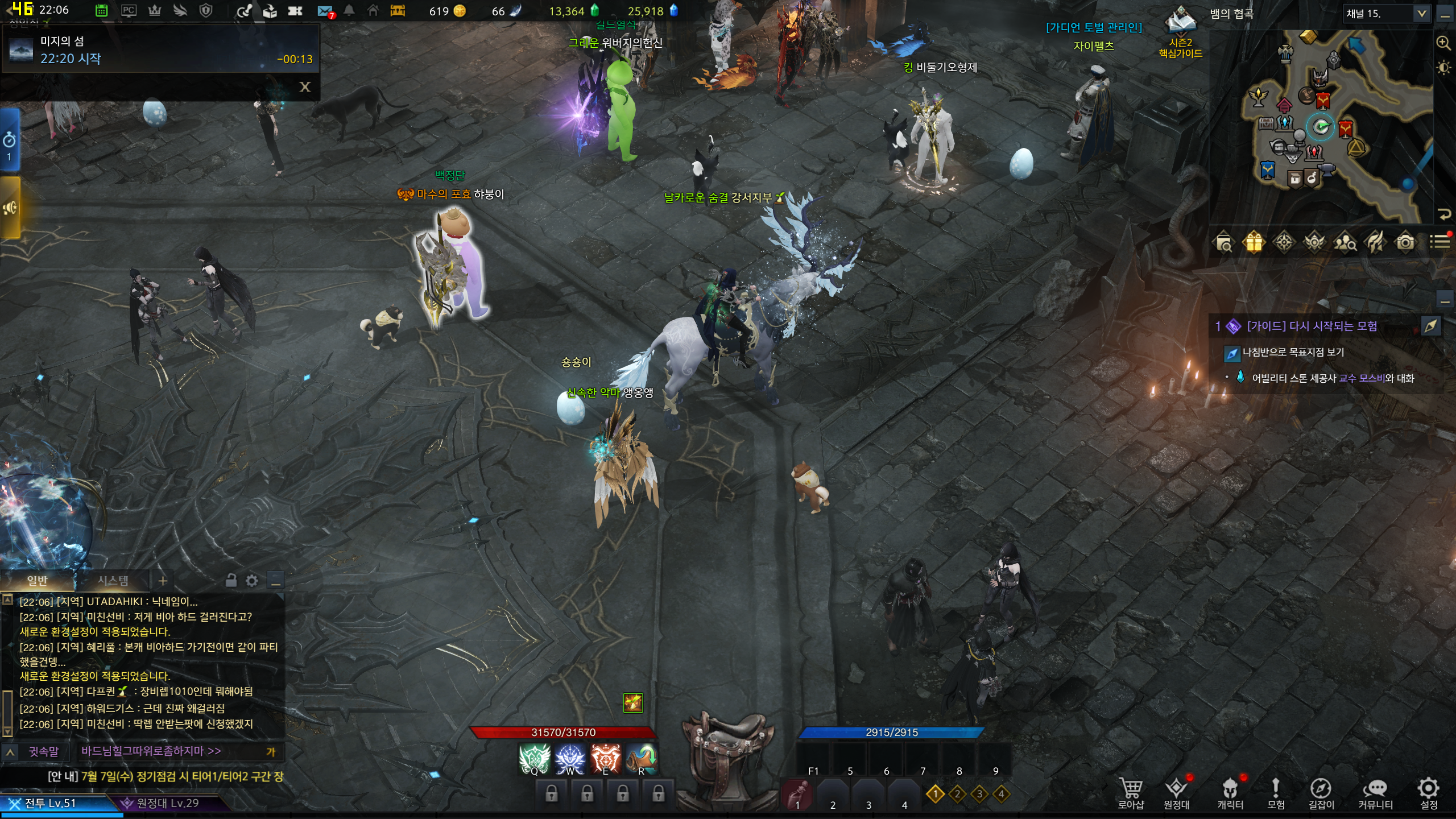Open the 설정 settings menu
Screen dimensions: 1456x819
[x=1428, y=792]
